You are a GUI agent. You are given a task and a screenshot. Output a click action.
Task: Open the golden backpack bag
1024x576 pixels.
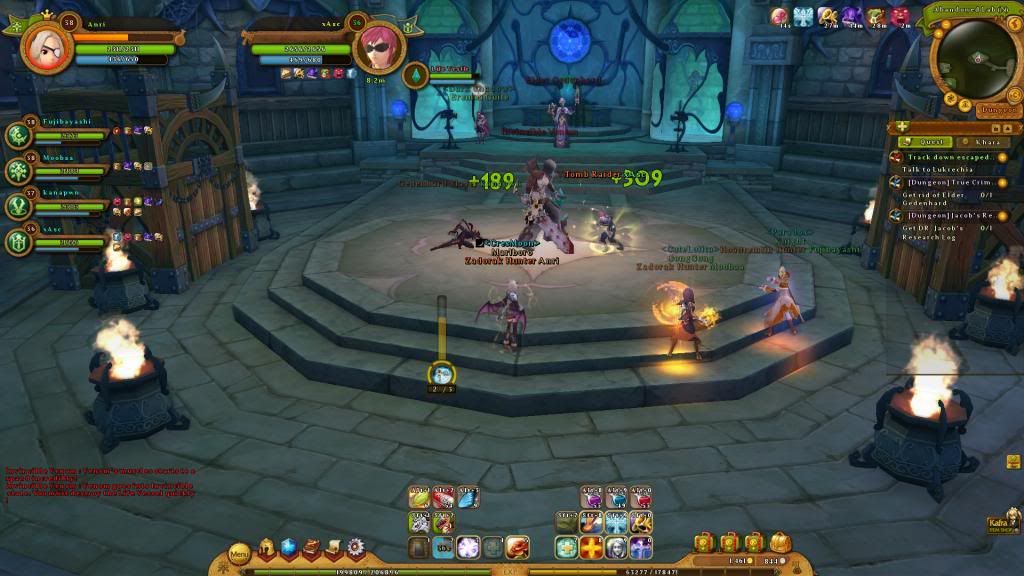point(780,542)
